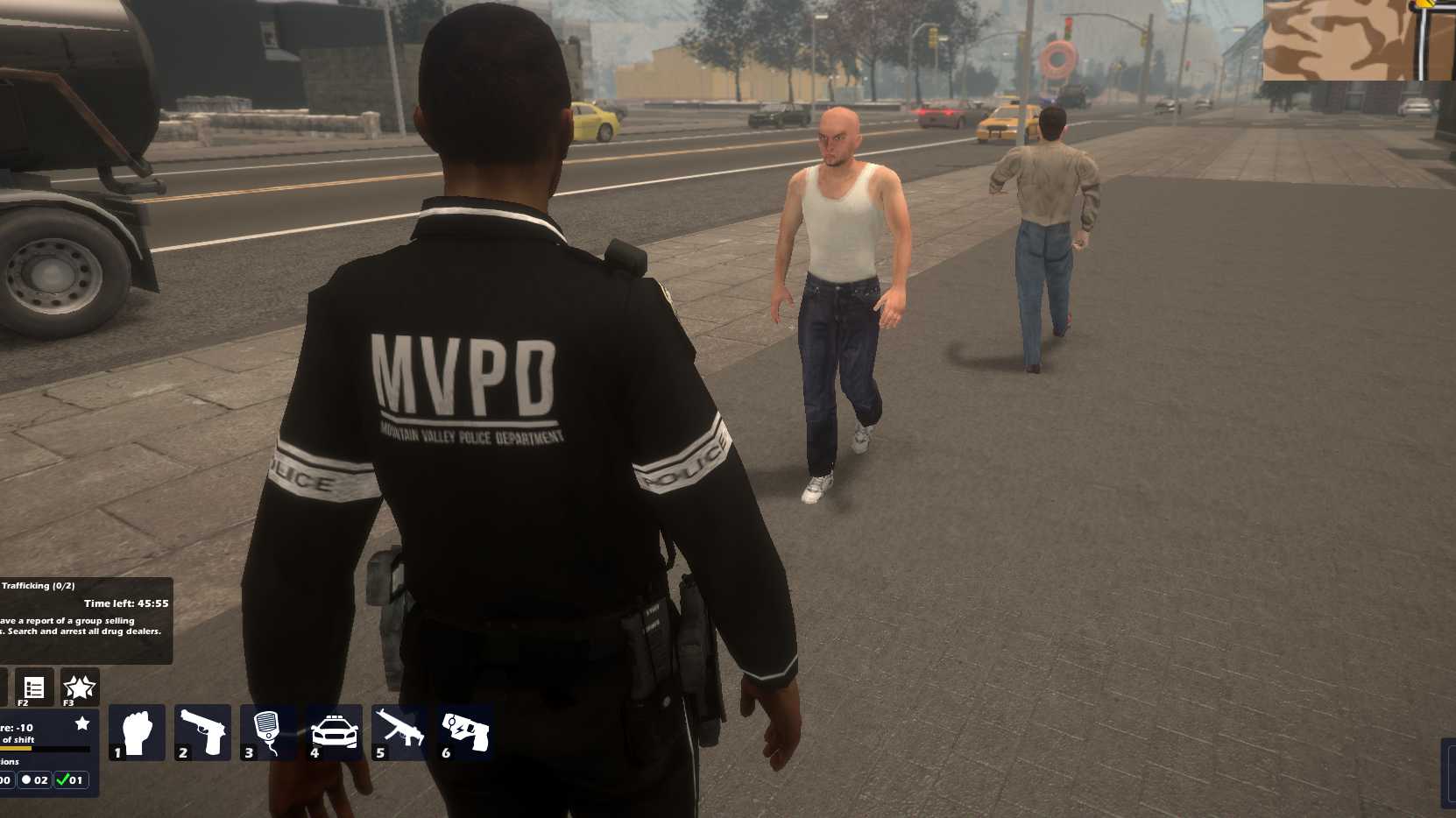Select the taser hotbar slot

point(465,732)
